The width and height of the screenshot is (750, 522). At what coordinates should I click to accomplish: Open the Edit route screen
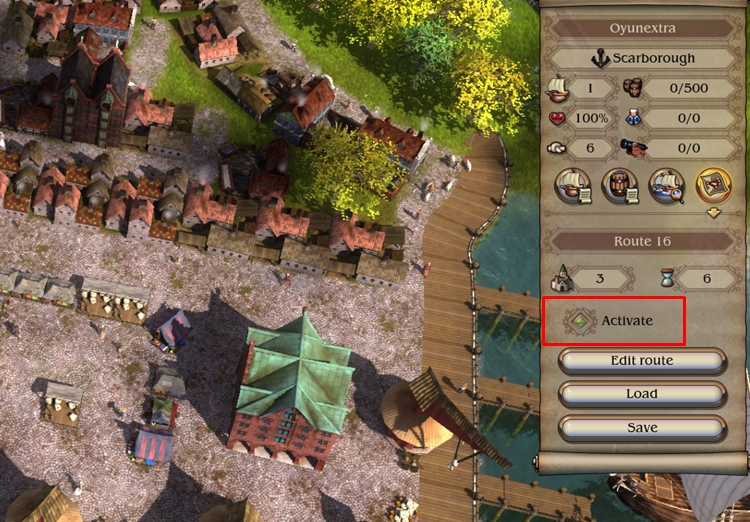[x=641, y=360]
